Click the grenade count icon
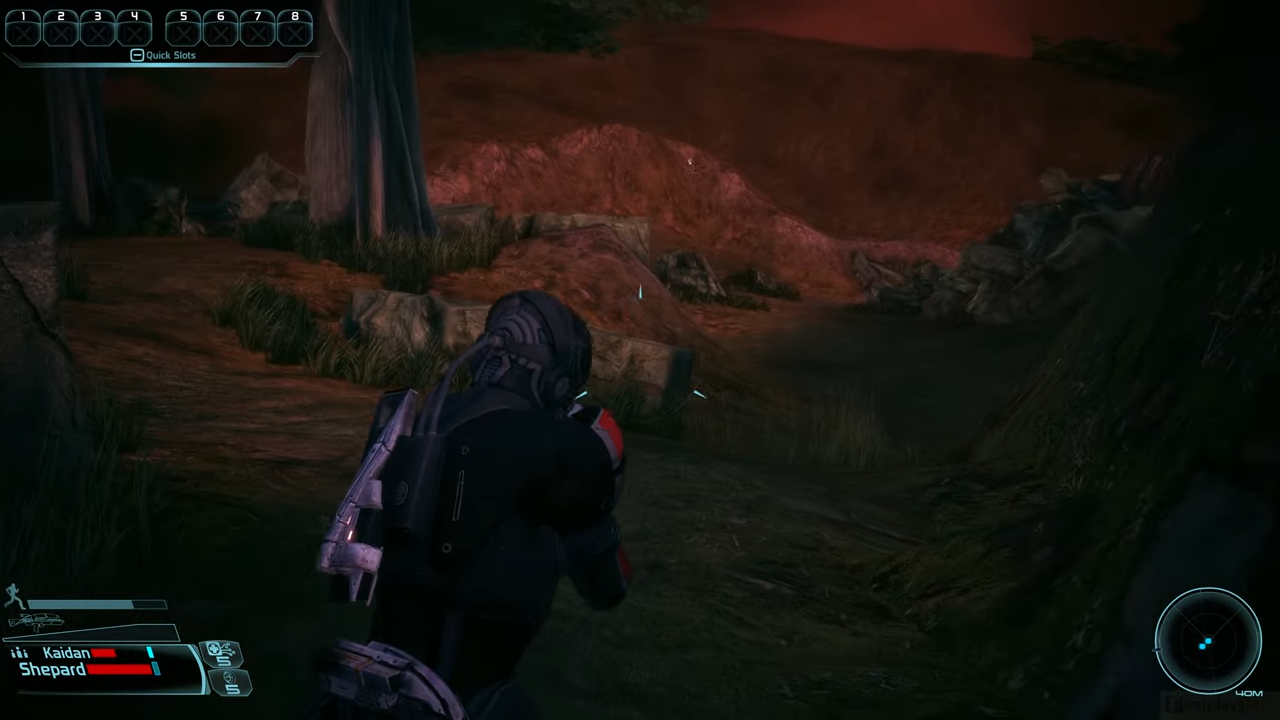Screen dimensions: 1280x720 (x=232, y=684)
